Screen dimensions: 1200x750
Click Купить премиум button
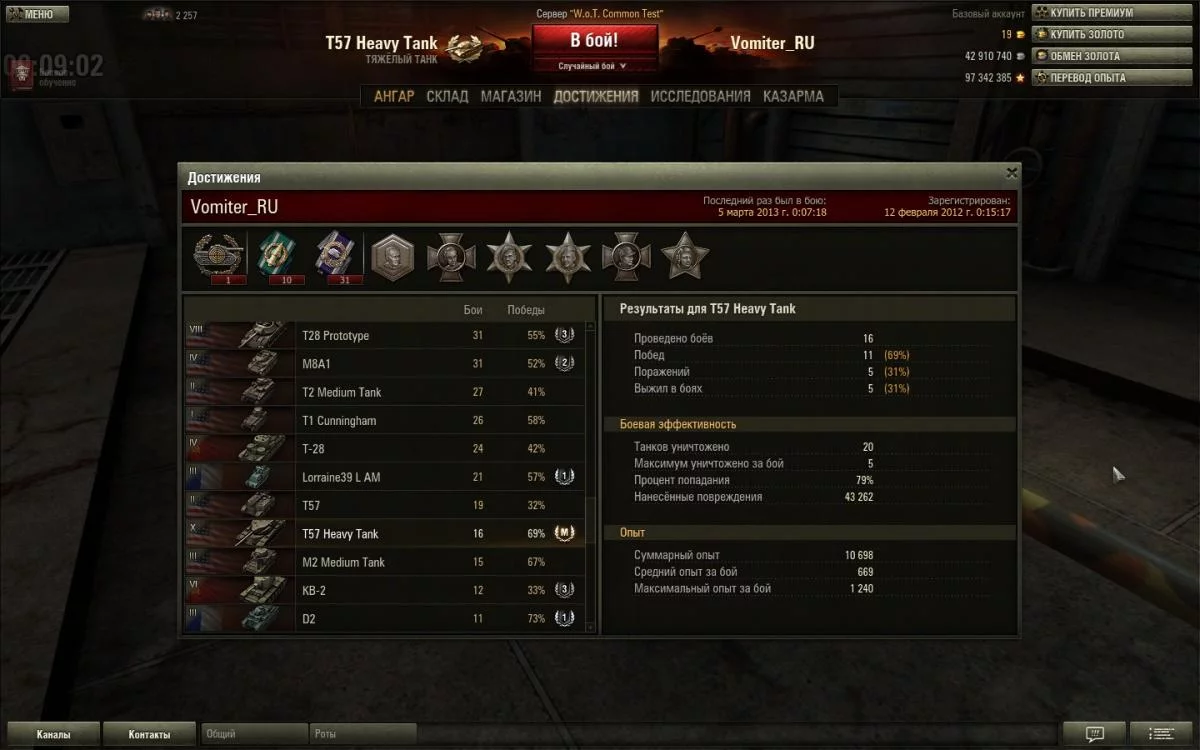pyautogui.click(x=1084, y=13)
